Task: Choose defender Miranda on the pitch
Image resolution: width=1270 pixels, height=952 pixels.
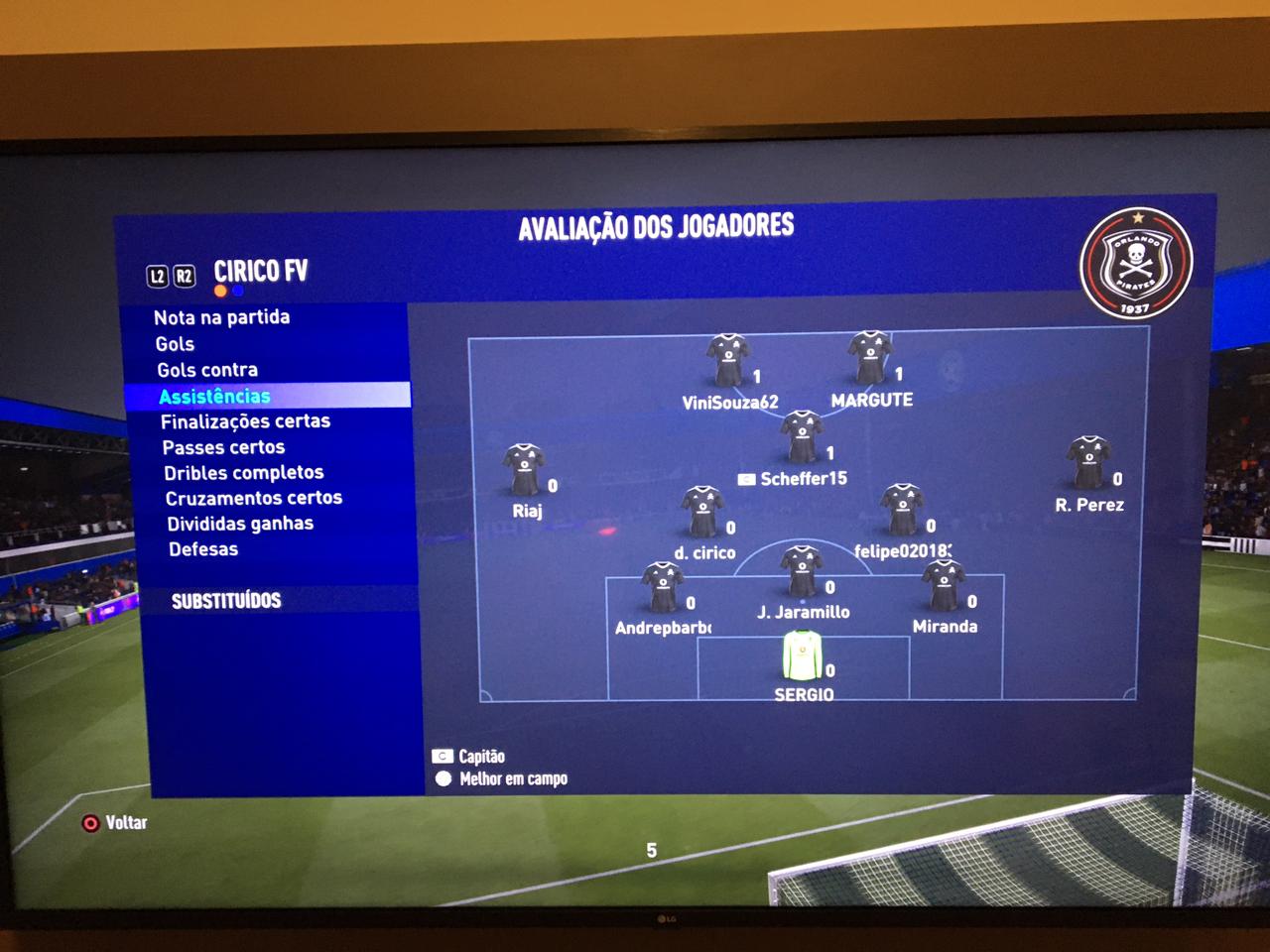Action: pos(944,586)
